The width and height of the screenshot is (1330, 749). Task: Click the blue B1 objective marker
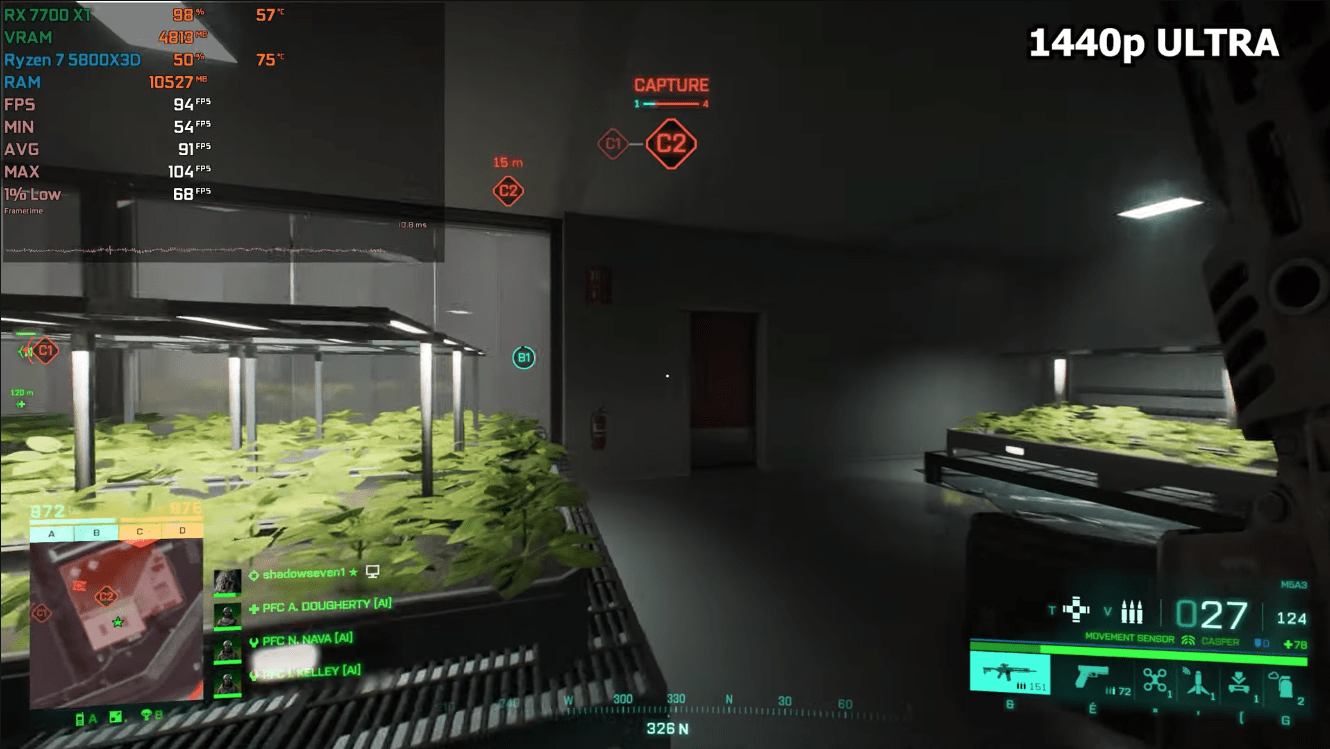(x=524, y=357)
